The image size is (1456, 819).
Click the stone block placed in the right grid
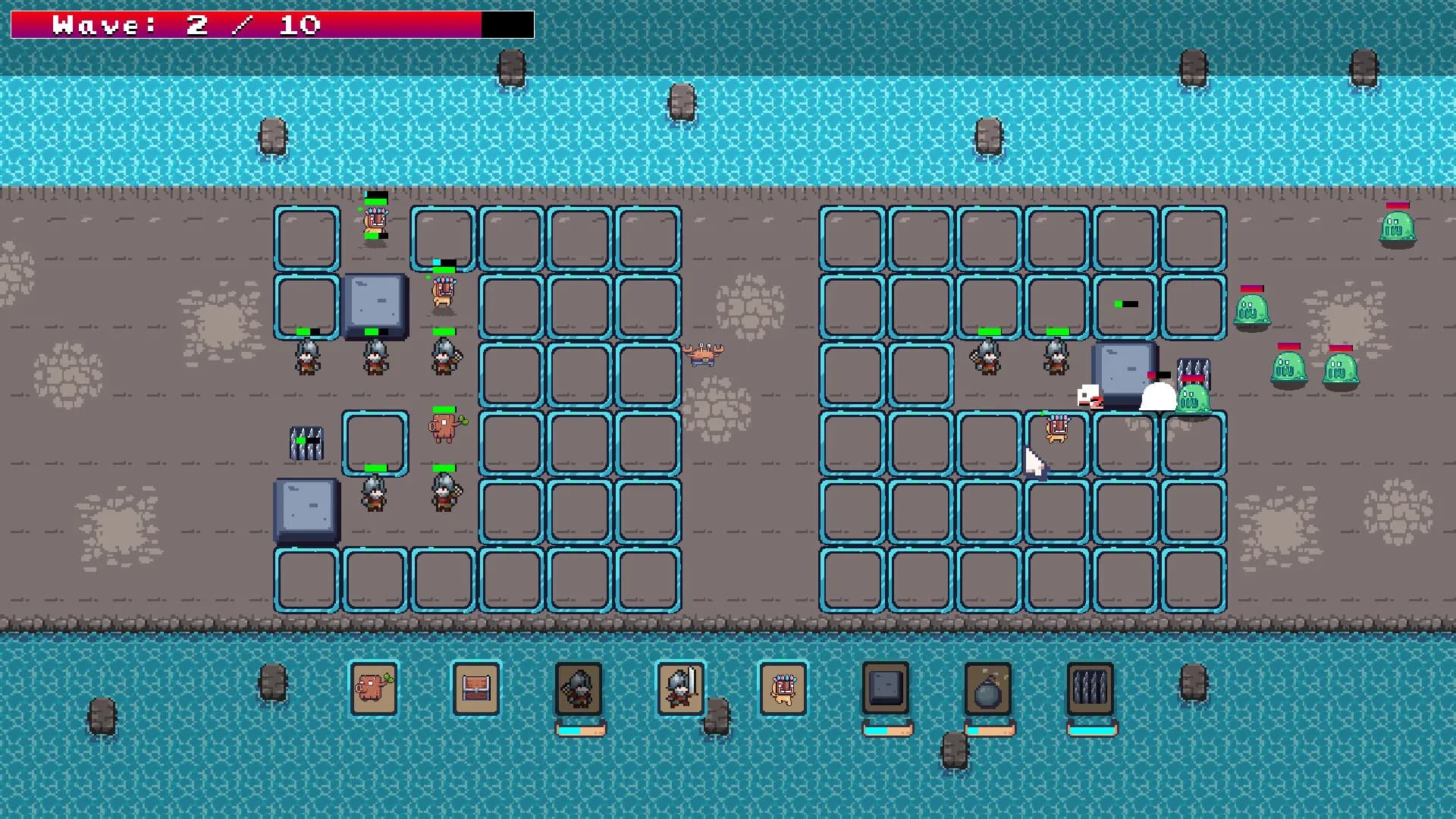[x=1122, y=368]
